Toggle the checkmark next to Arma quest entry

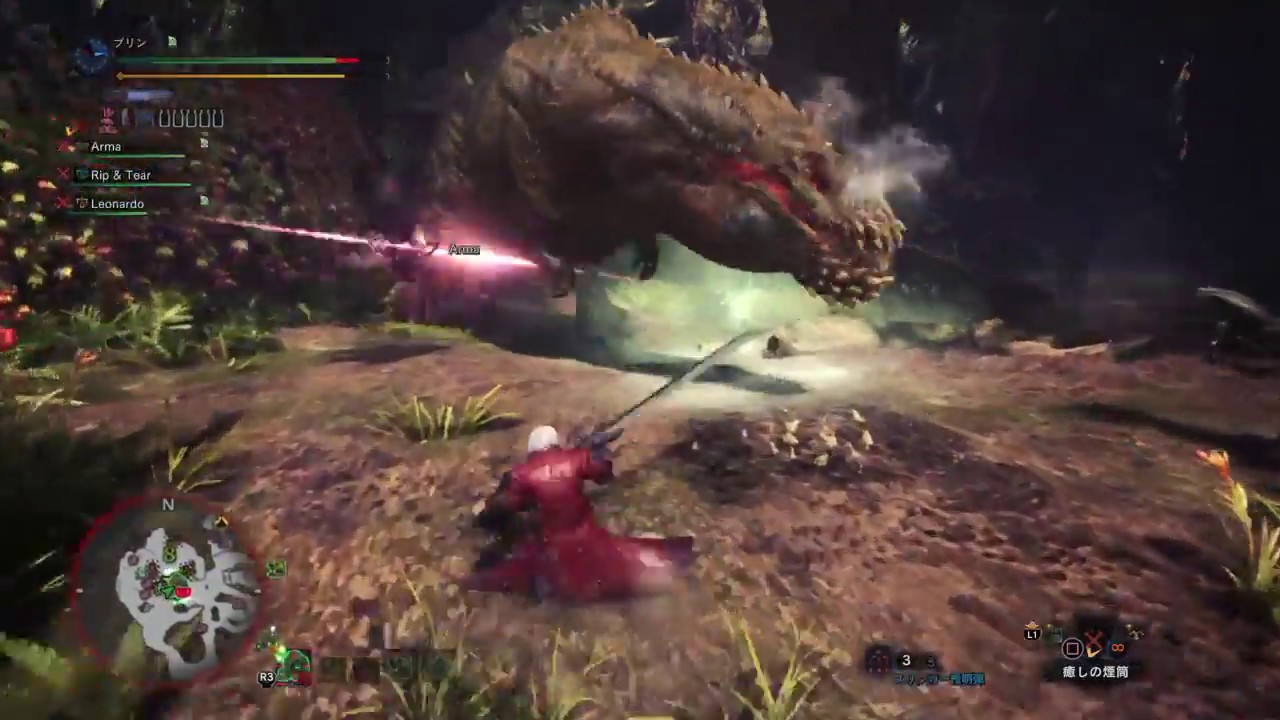point(68,147)
